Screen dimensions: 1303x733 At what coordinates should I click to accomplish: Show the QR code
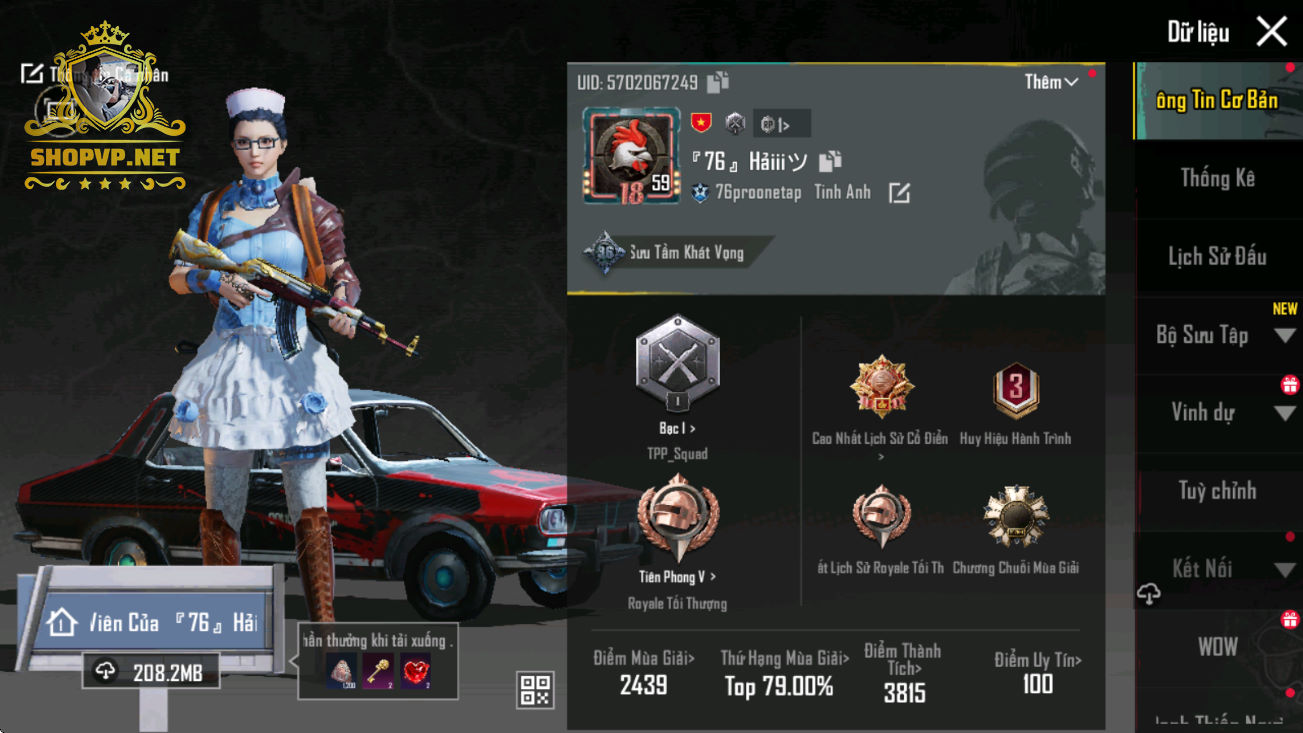pos(535,689)
